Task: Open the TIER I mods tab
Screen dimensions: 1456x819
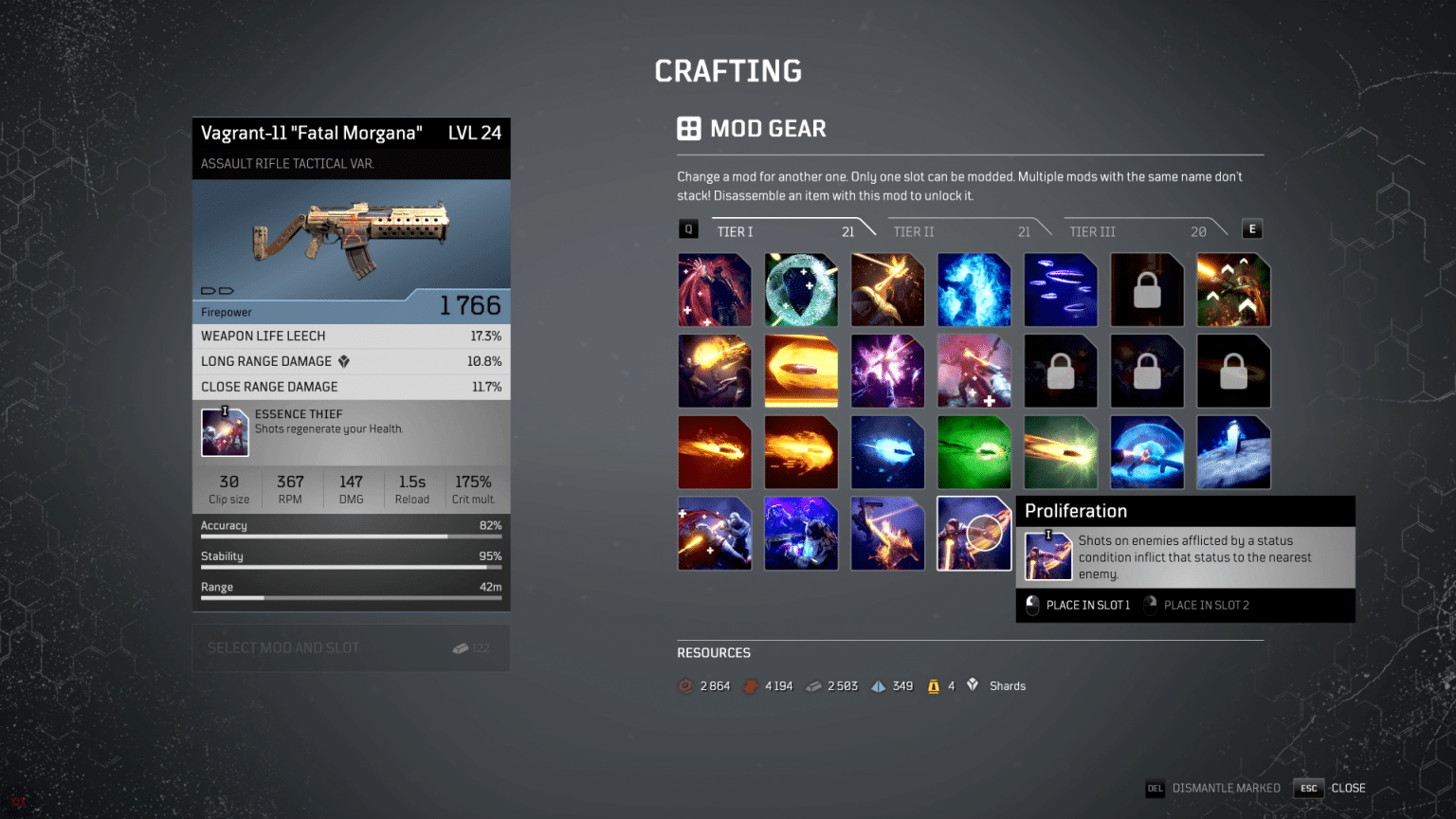Action: pyautogui.click(x=736, y=230)
